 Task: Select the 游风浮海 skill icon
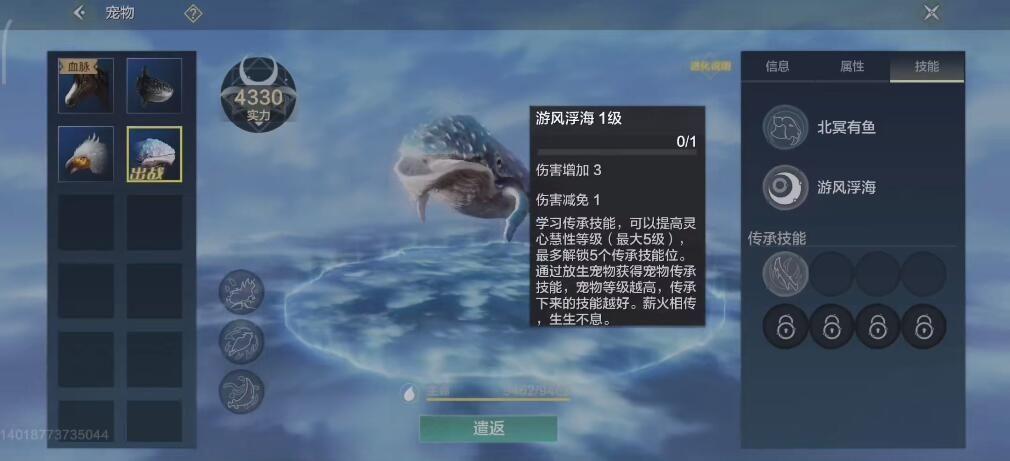tap(785, 187)
